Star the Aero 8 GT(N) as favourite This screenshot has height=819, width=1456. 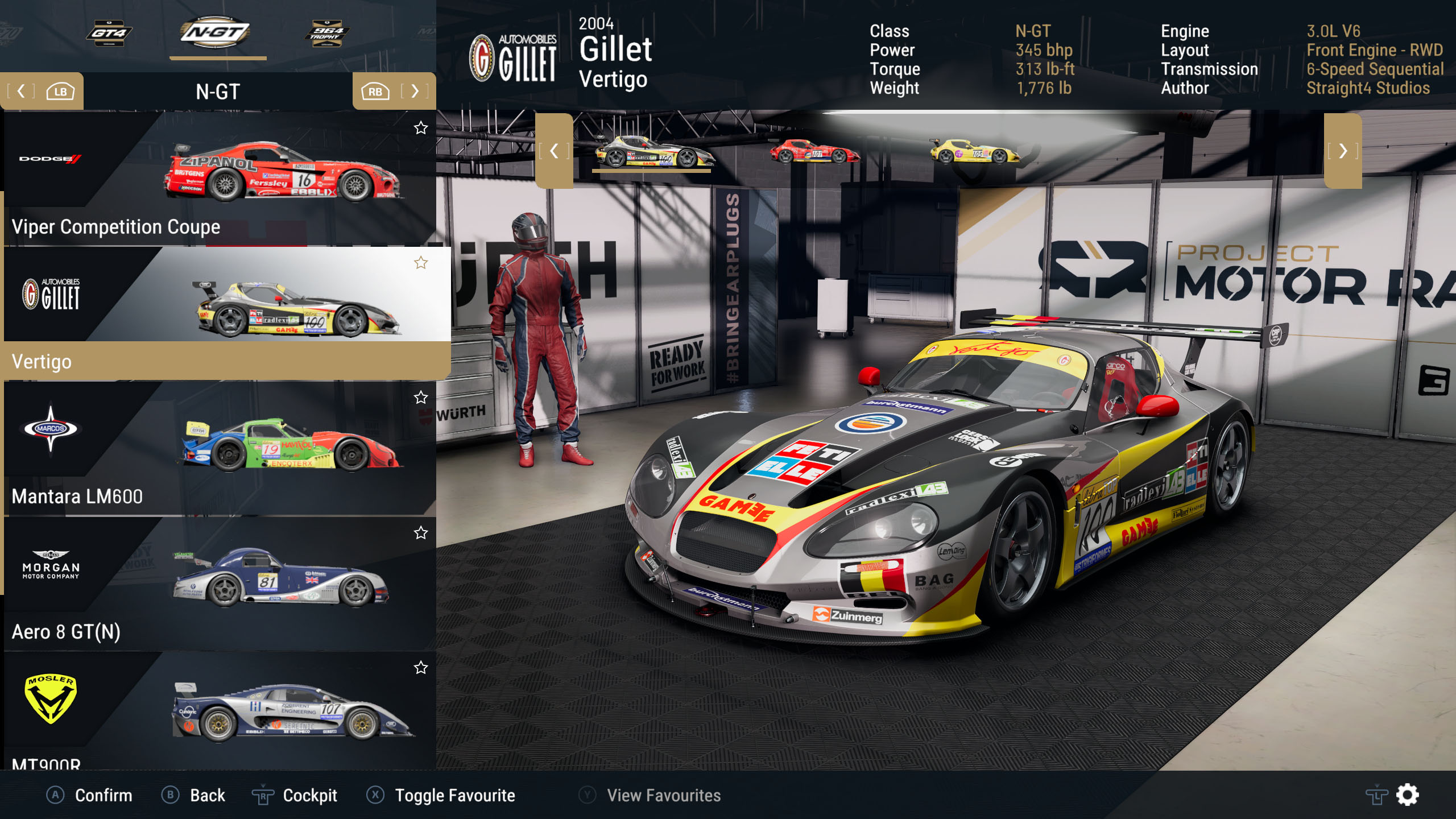click(x=421, y=533)
